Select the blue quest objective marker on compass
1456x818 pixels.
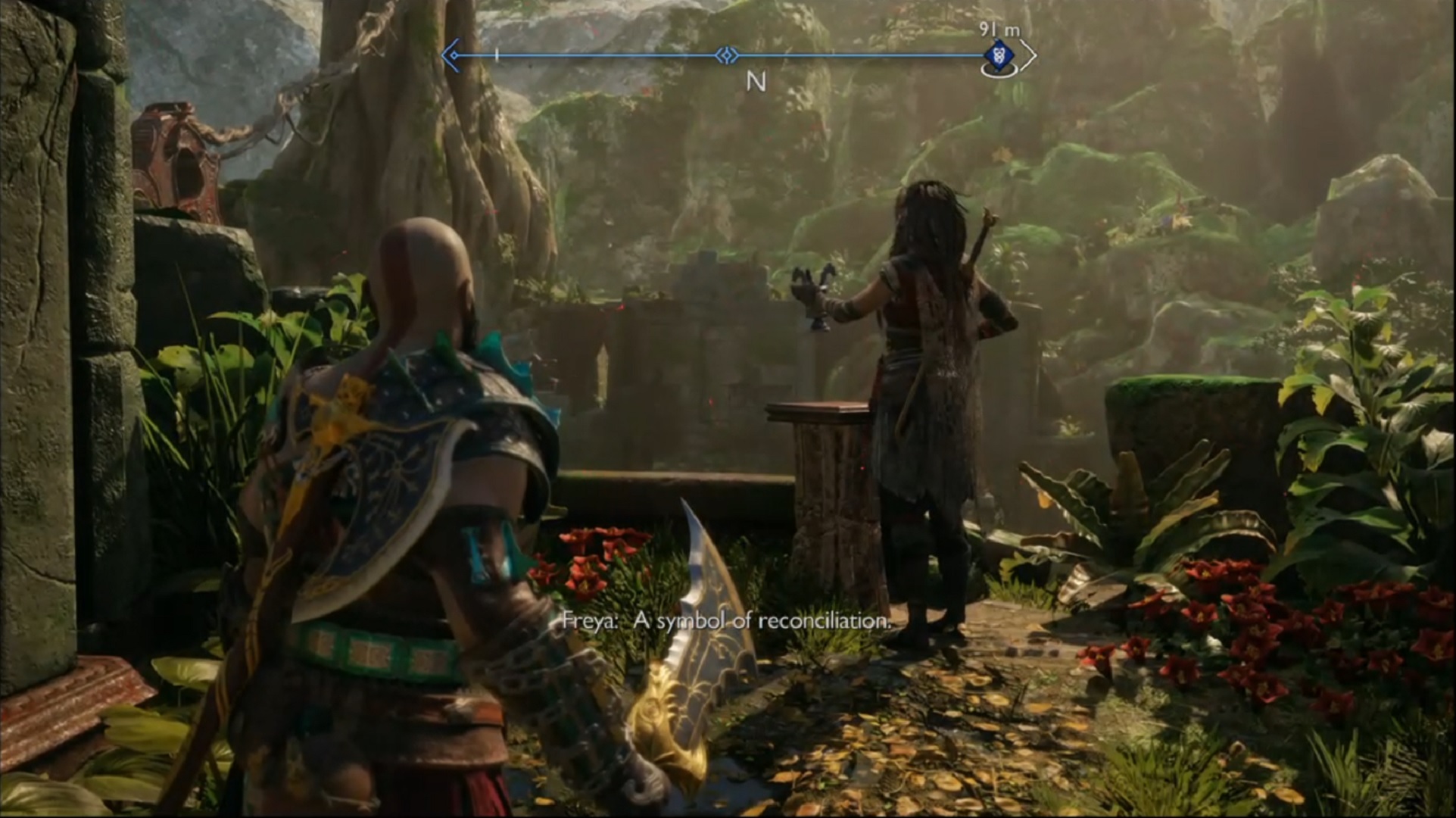tap(999, 55)
